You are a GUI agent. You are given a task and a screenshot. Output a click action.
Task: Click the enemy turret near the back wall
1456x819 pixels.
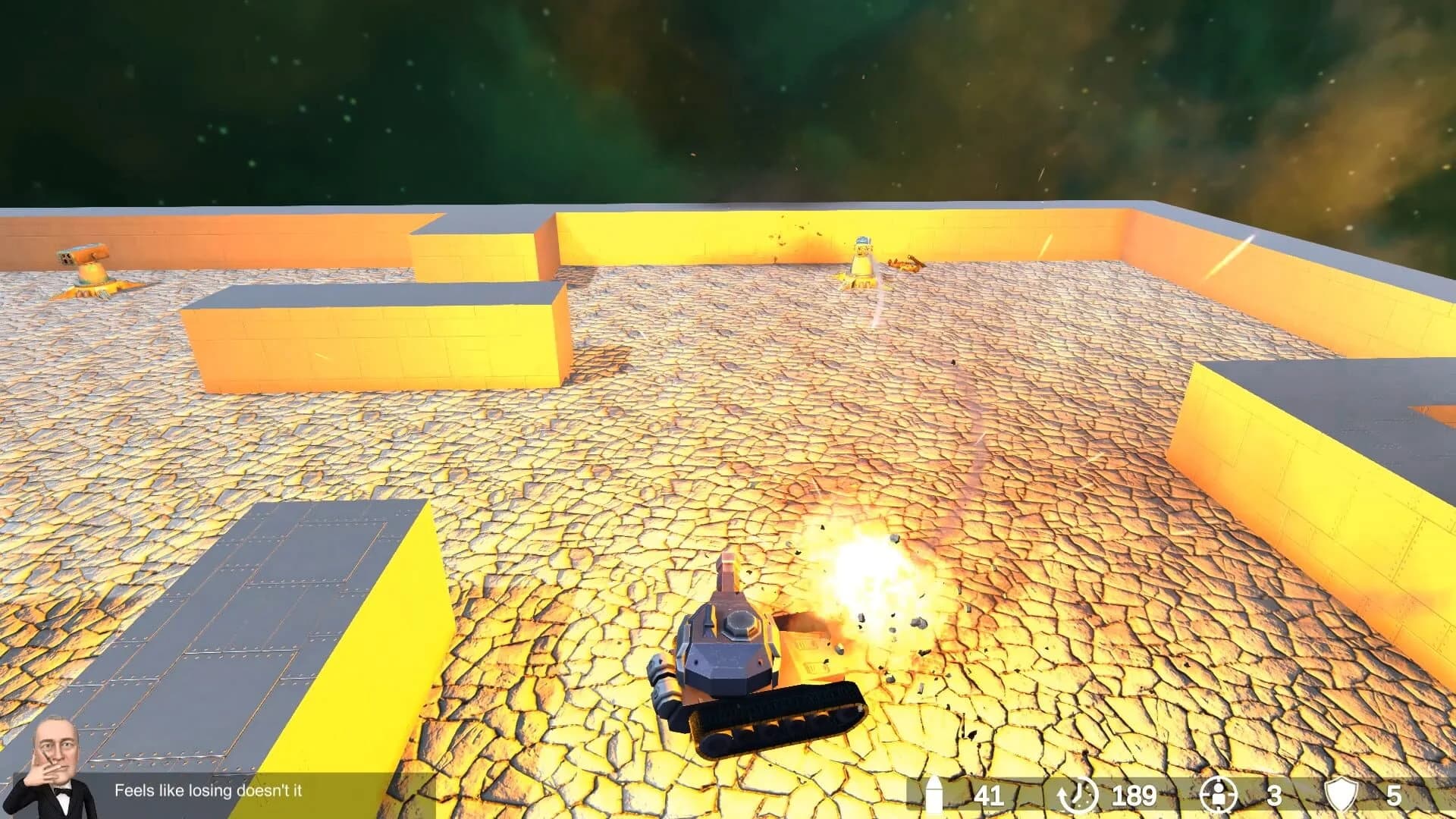click(862, 262)
